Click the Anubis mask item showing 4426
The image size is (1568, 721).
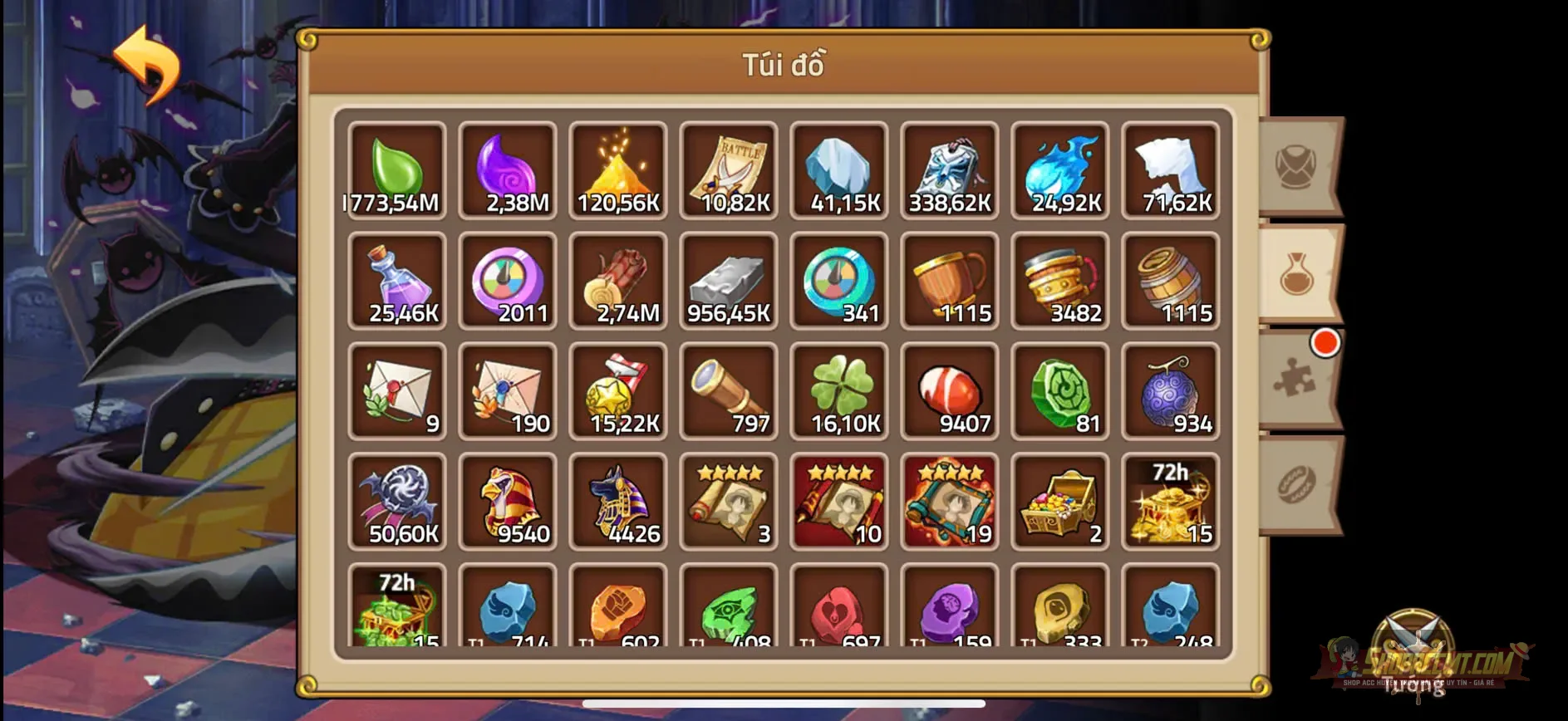tap(617, 503)
